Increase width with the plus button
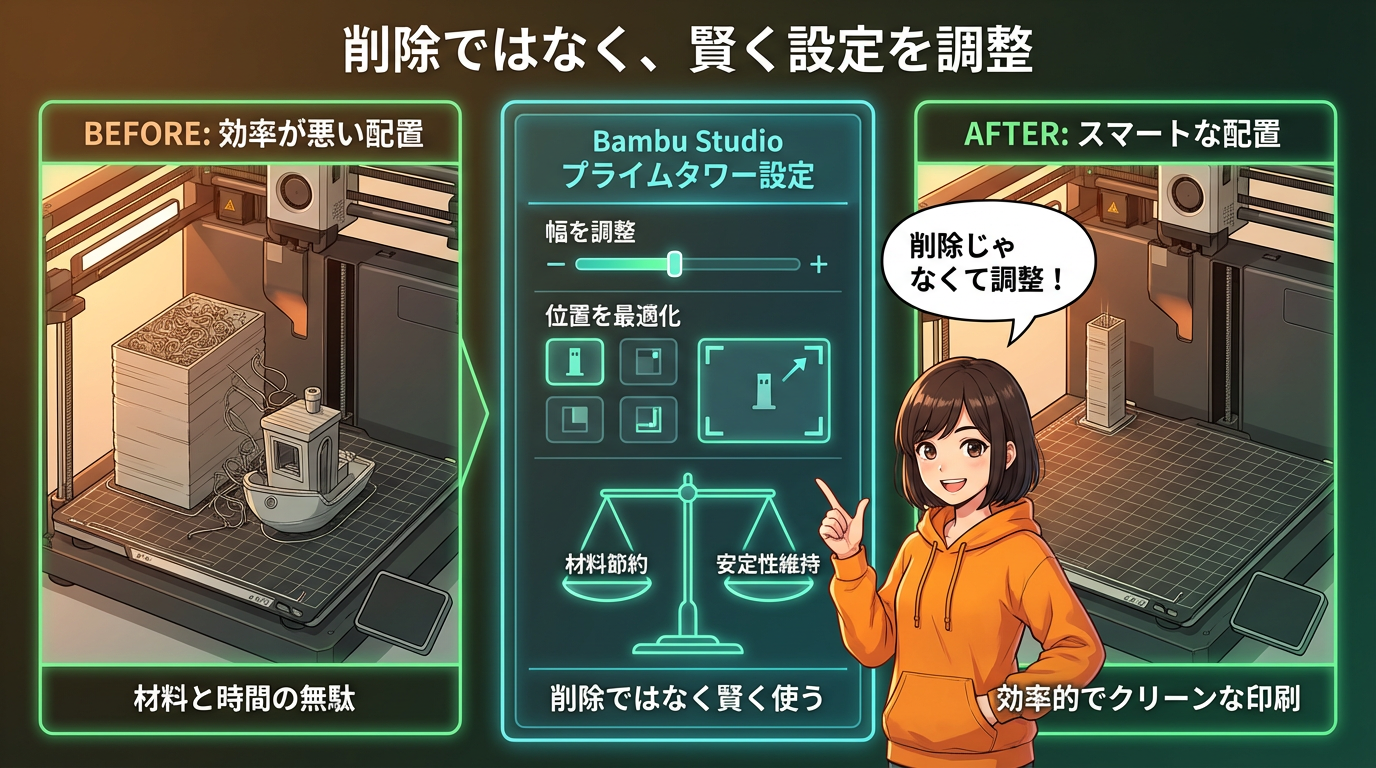Viewport: 1376px width, 768px height. [x=819, y=265]
